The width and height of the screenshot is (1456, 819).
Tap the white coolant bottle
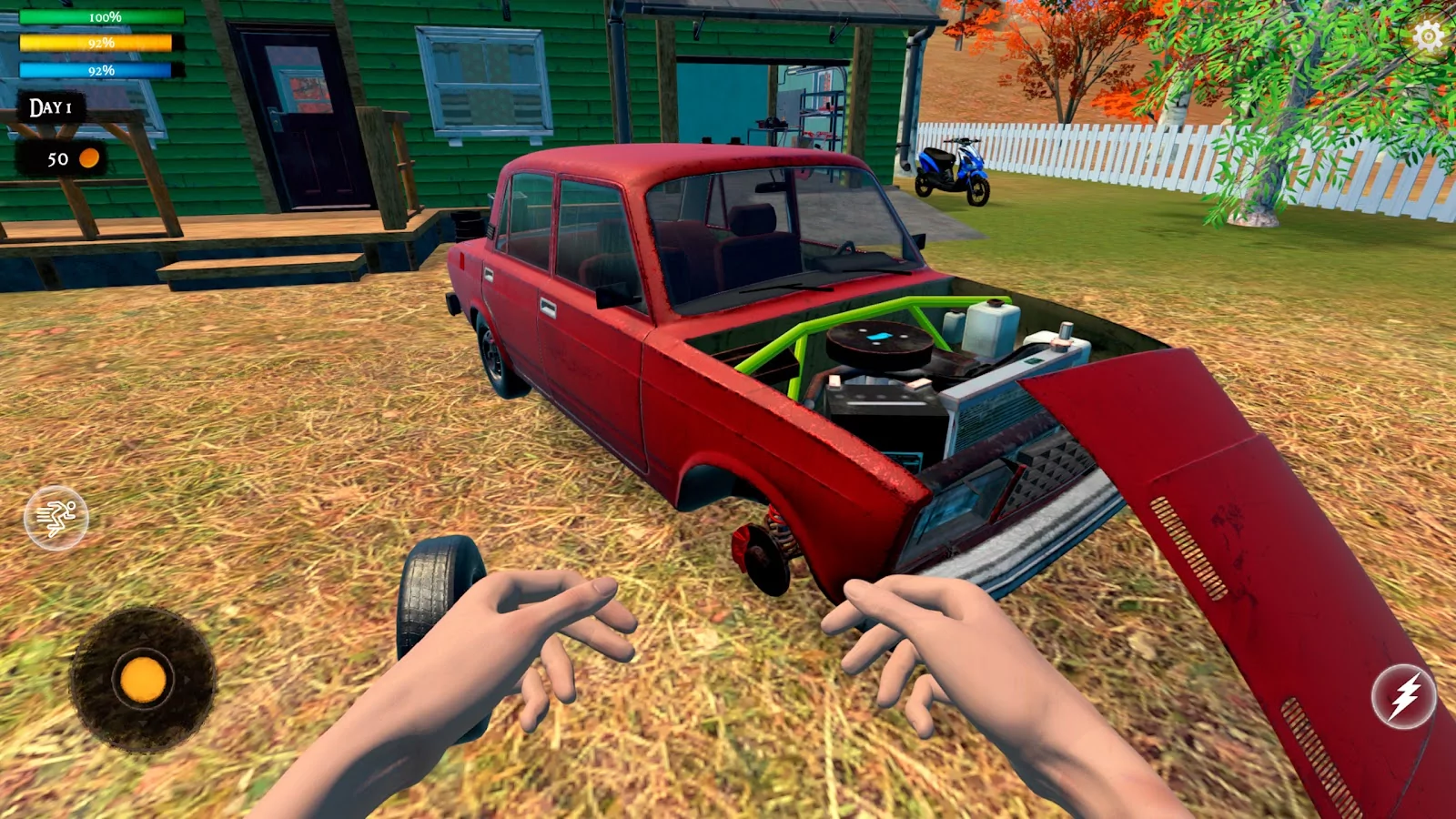pyautogui.click(x=992, y=326)
